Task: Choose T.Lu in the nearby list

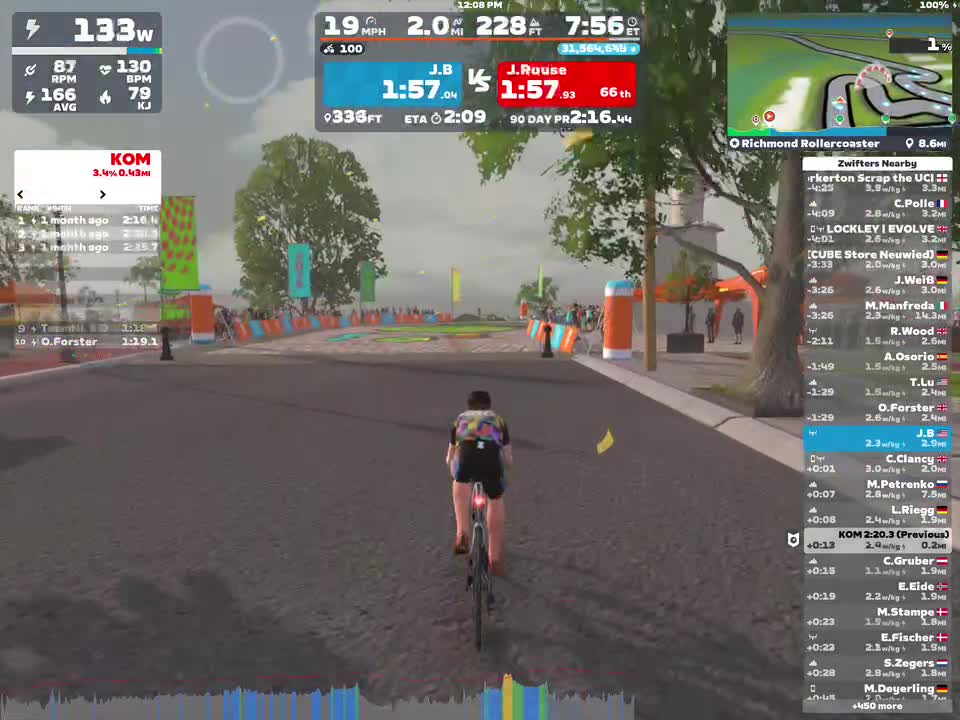Action: 877,387
